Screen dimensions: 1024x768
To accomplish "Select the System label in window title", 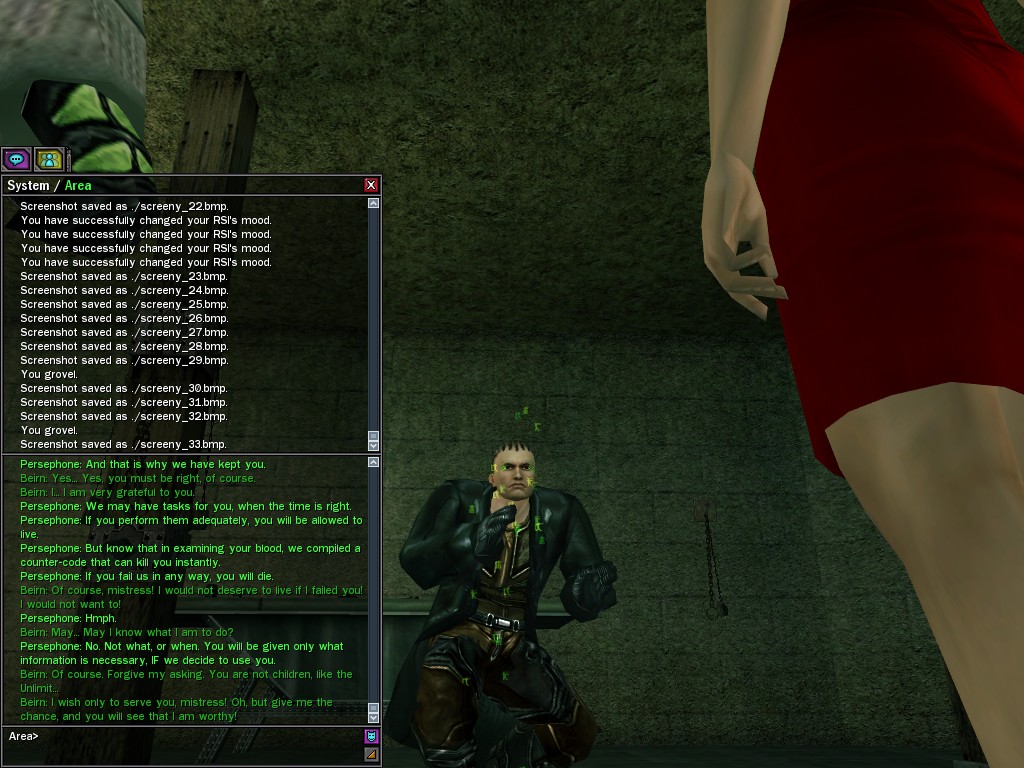I will [28, 186].
